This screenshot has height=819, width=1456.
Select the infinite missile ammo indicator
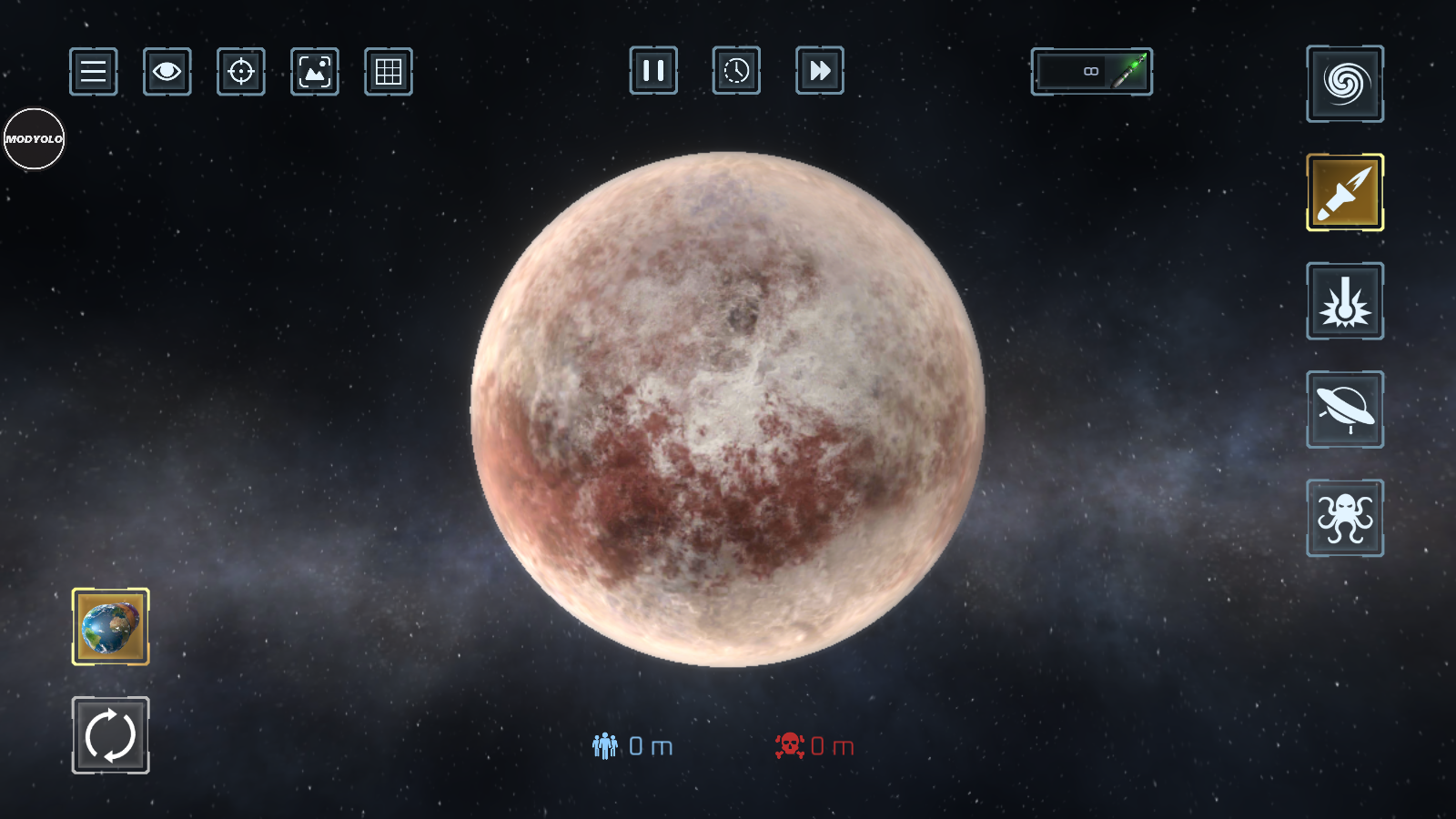click(1092, 71)
